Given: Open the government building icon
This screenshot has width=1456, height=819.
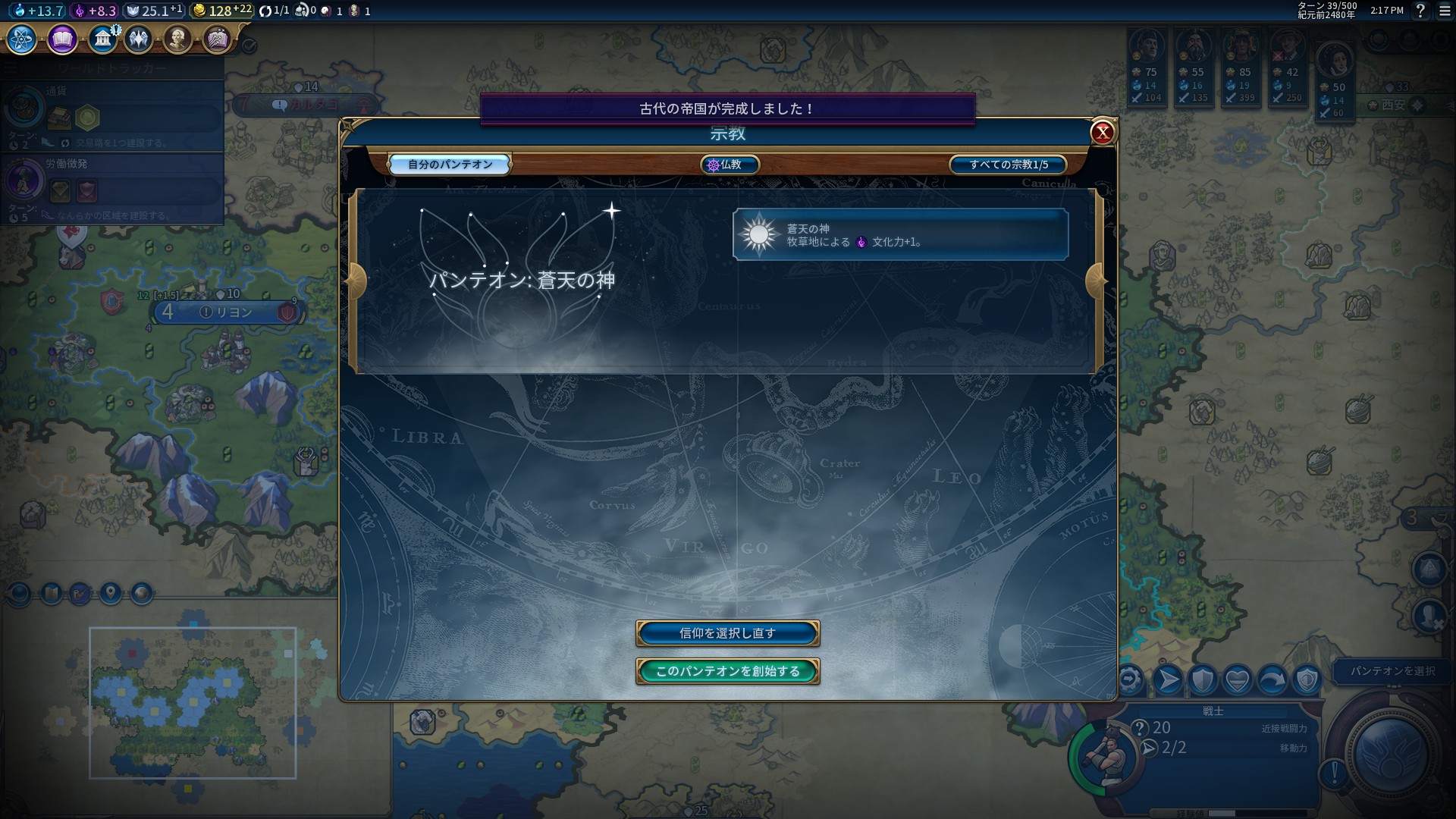Looking at the screenshot, I should tap(102, 39).
